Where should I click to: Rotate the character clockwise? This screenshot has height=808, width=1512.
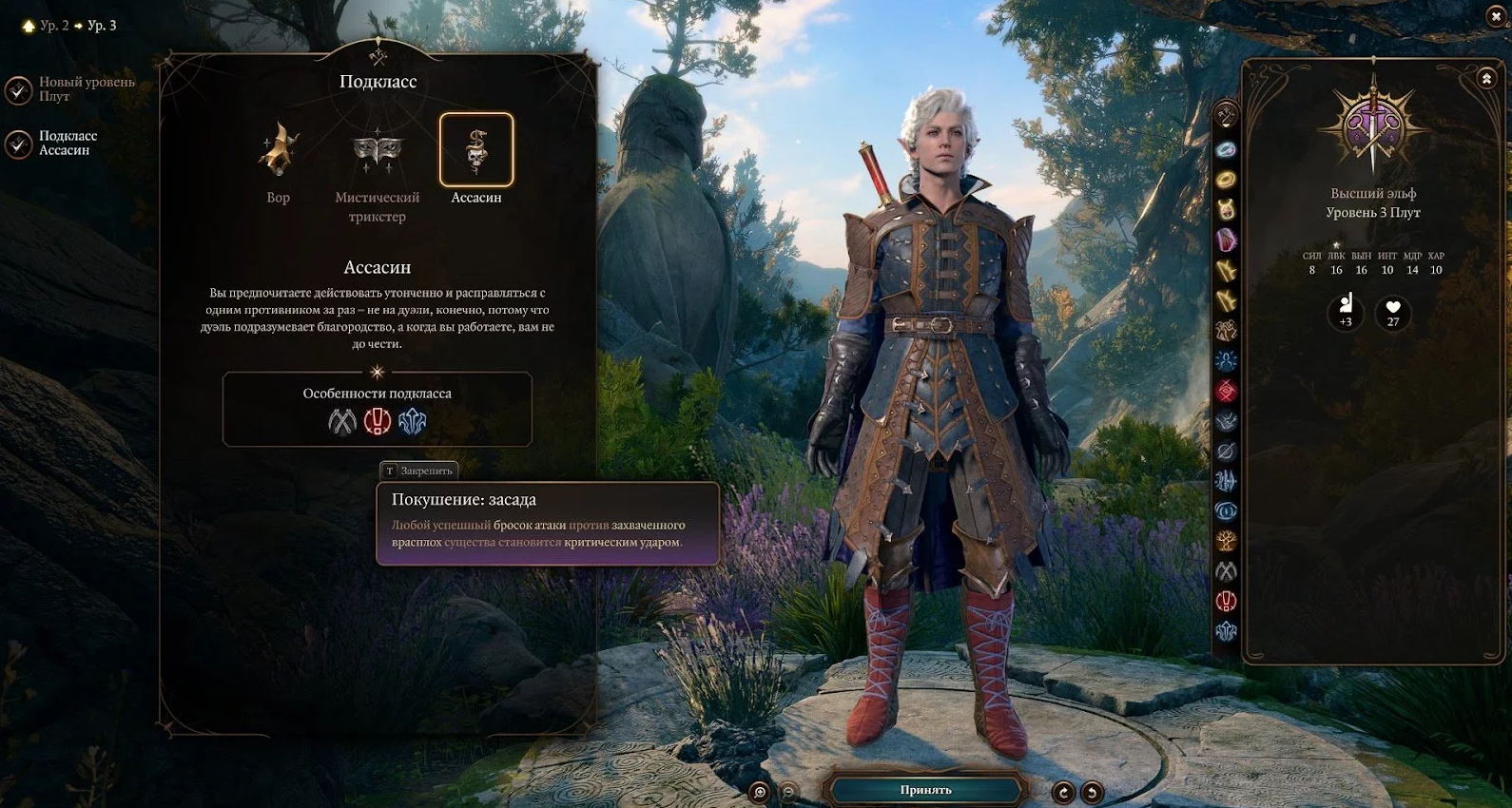pyautogui.click(x=1063, y=792)
